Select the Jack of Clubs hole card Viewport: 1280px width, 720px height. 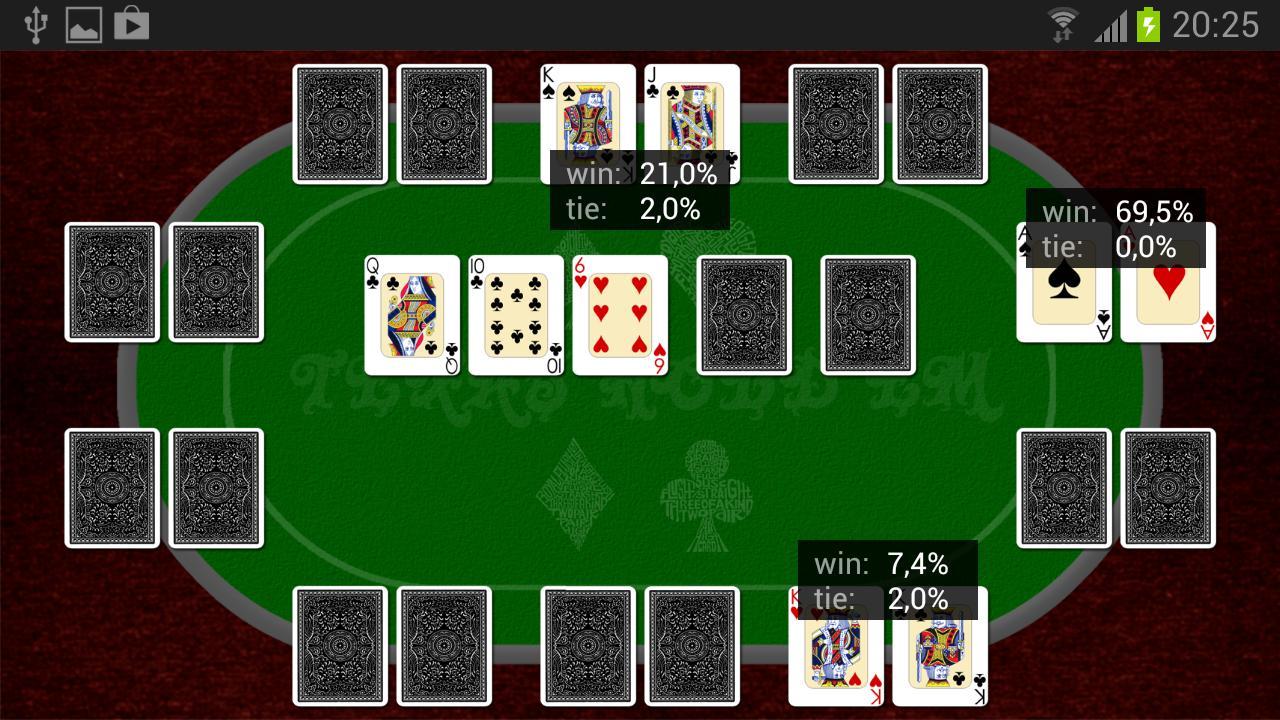(x=691, y=110)
